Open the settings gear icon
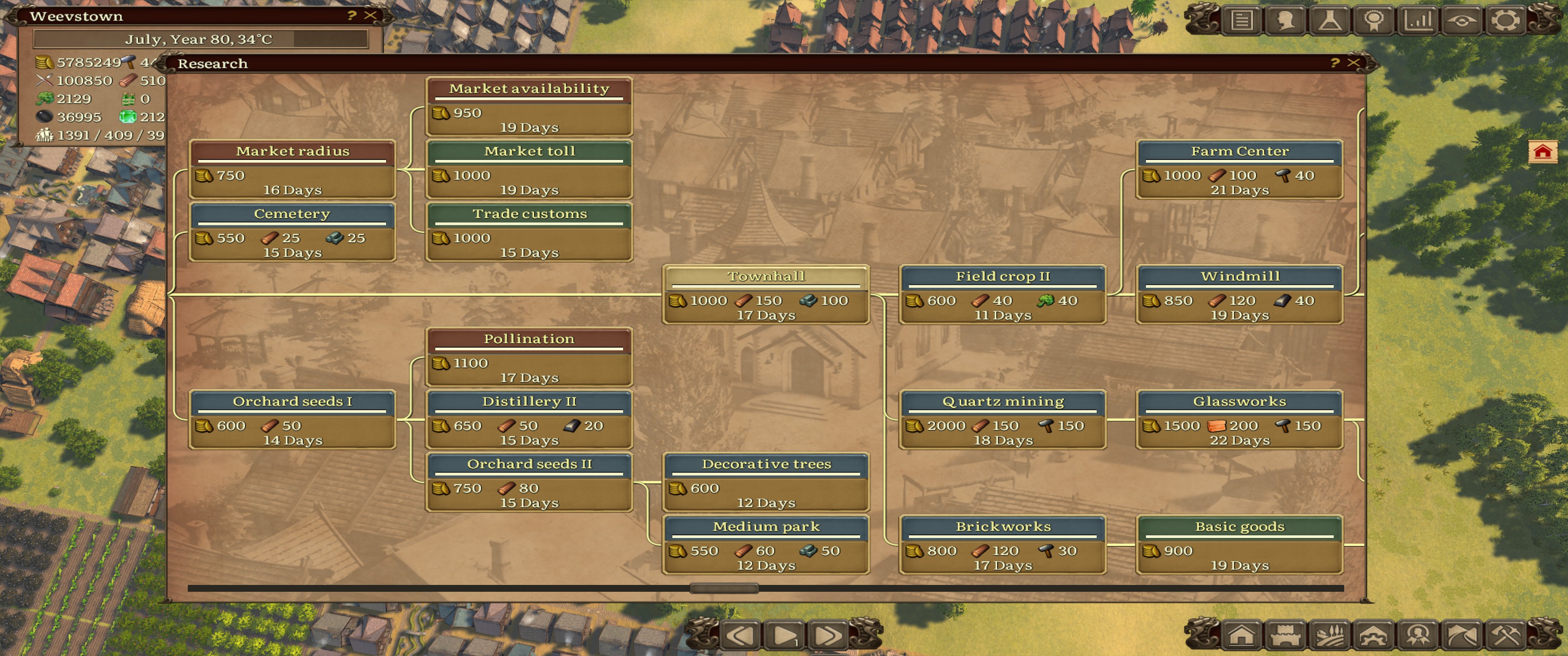The height and width of the screenshot is (656, 1568). 1505,20
